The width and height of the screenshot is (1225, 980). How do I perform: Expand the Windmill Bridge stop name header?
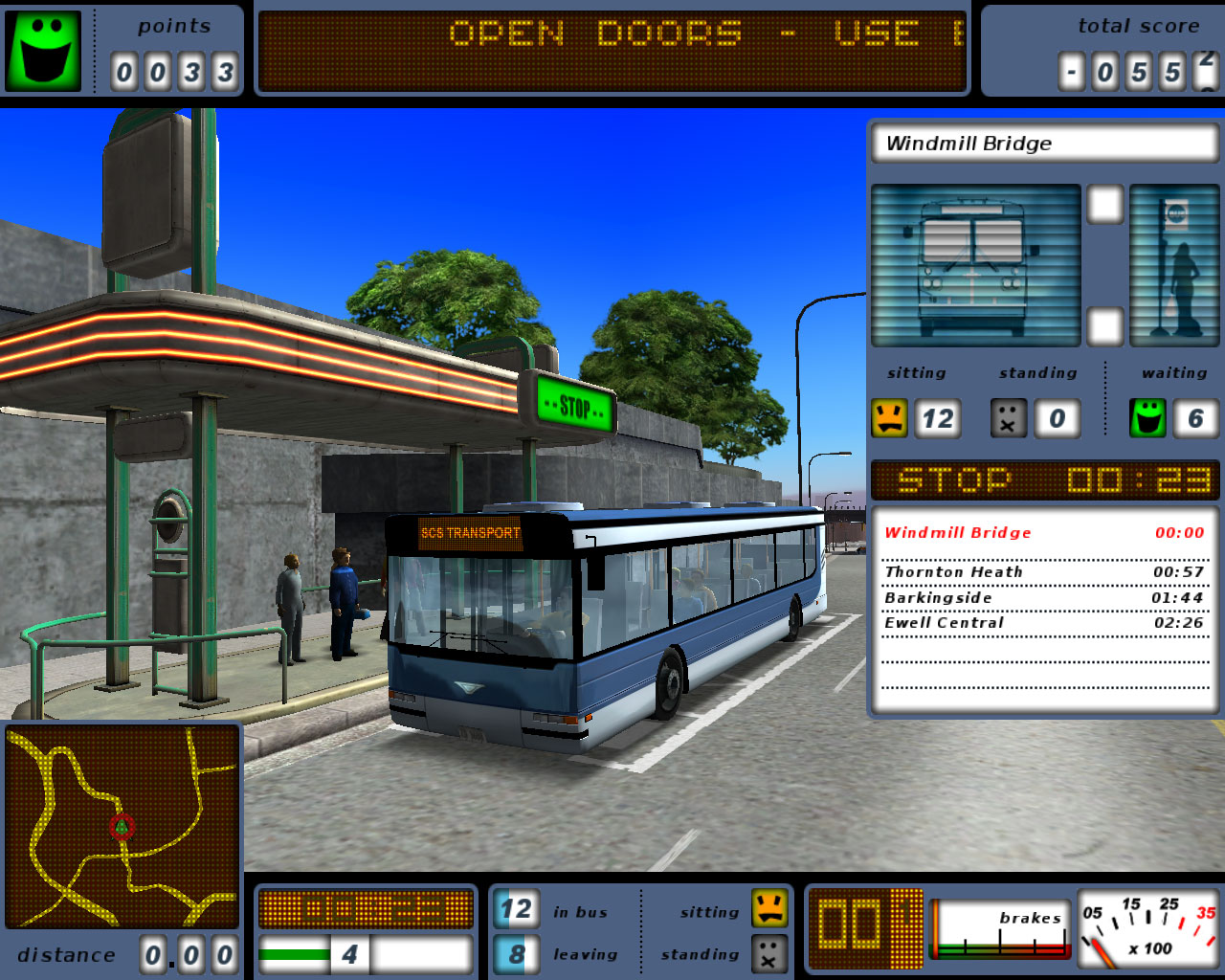(x=1045, y=143)
